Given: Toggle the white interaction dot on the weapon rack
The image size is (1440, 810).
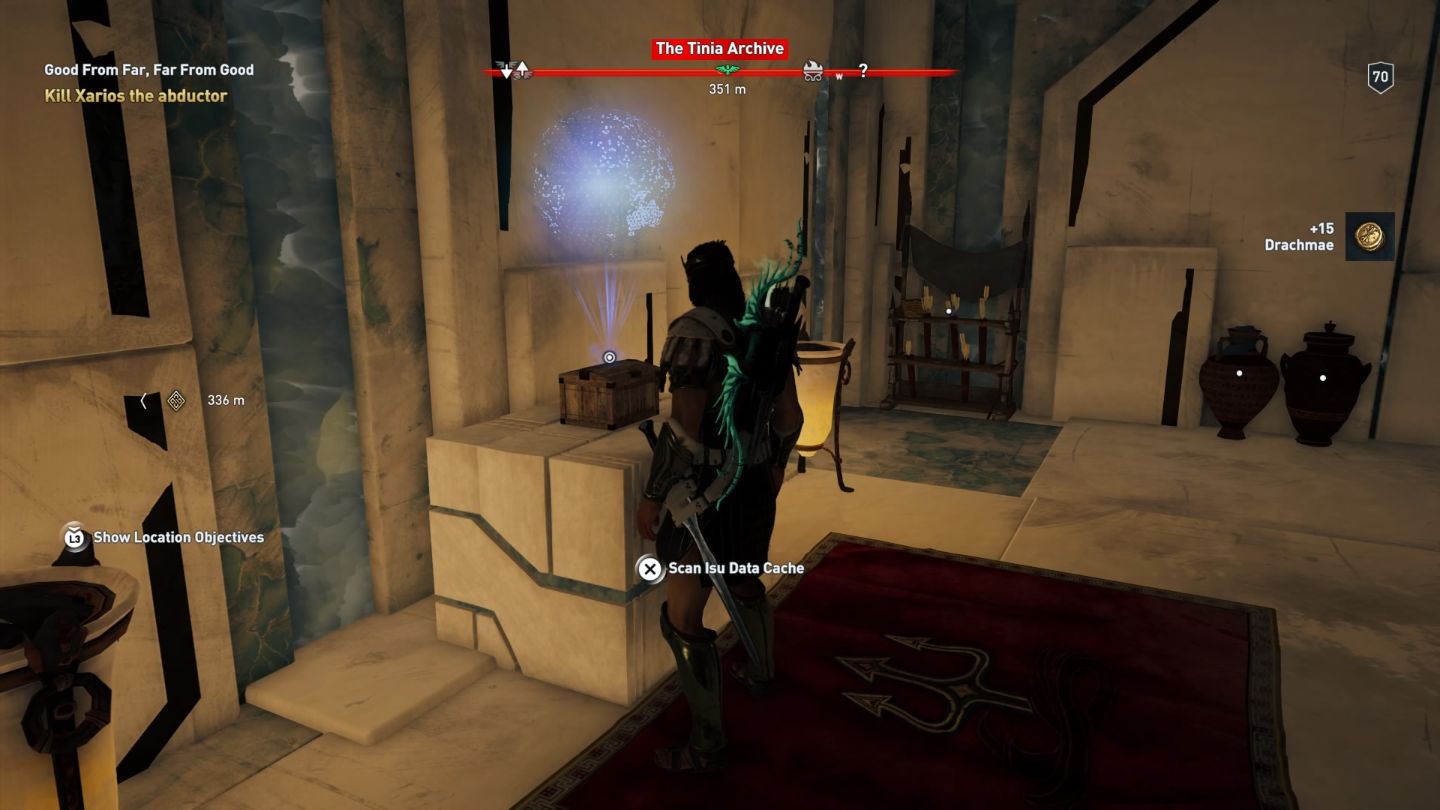Looking at the screenshot, I should (948, 310).
